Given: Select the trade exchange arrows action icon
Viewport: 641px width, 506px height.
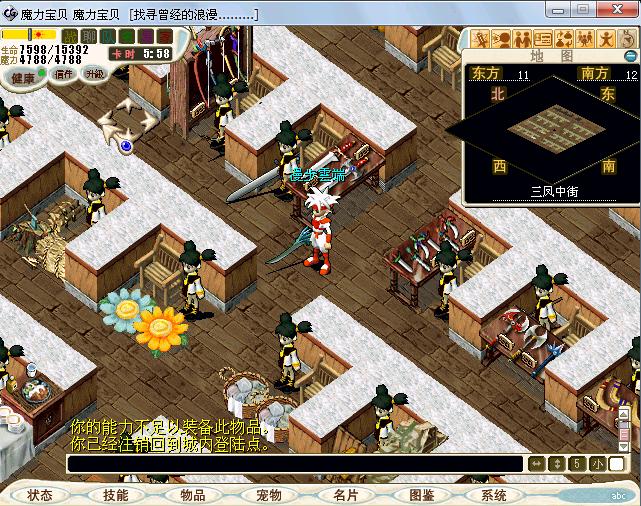Looking at the screenshot, I should click(562, 39).
